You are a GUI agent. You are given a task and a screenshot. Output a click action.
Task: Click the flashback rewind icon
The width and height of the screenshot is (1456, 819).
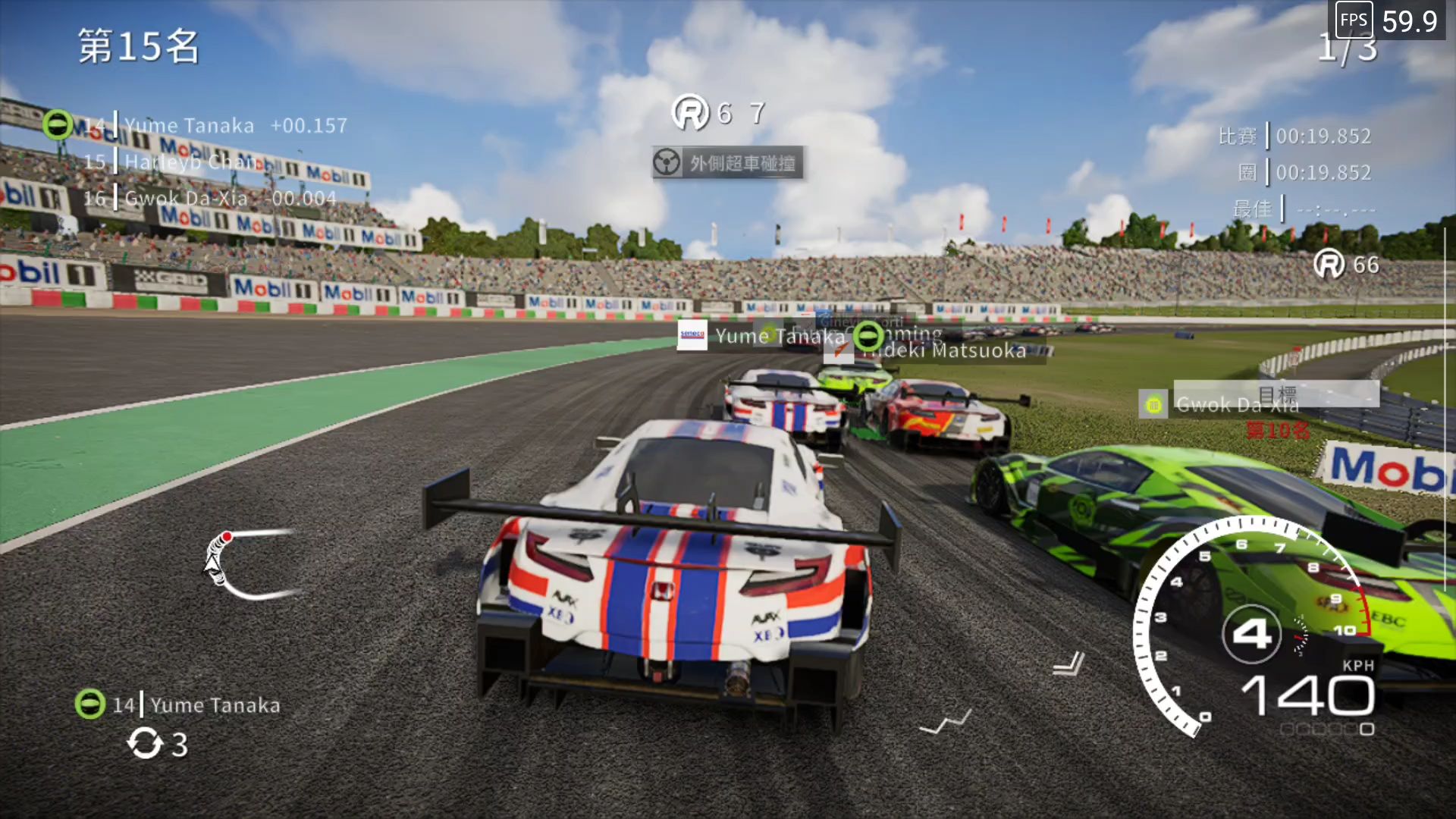[144, 743]
